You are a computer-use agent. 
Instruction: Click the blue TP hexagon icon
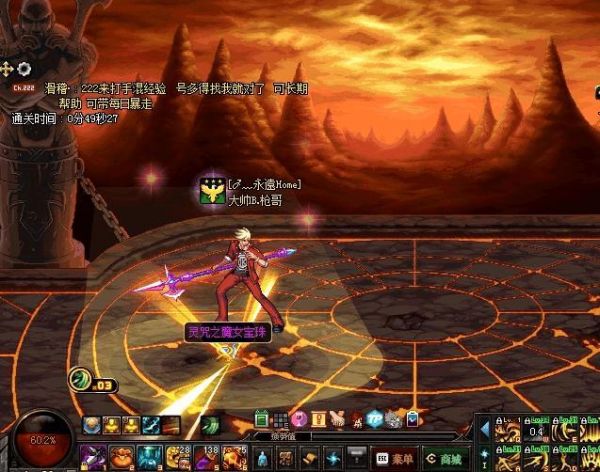pos(373,418)
